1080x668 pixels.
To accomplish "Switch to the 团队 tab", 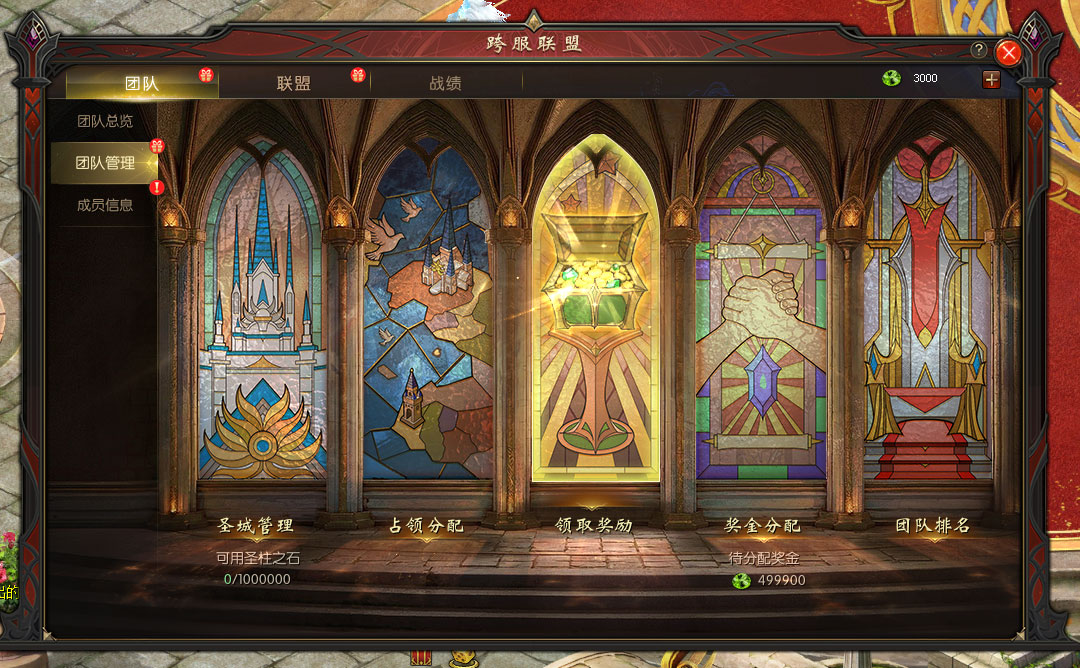I will (141, 83).
